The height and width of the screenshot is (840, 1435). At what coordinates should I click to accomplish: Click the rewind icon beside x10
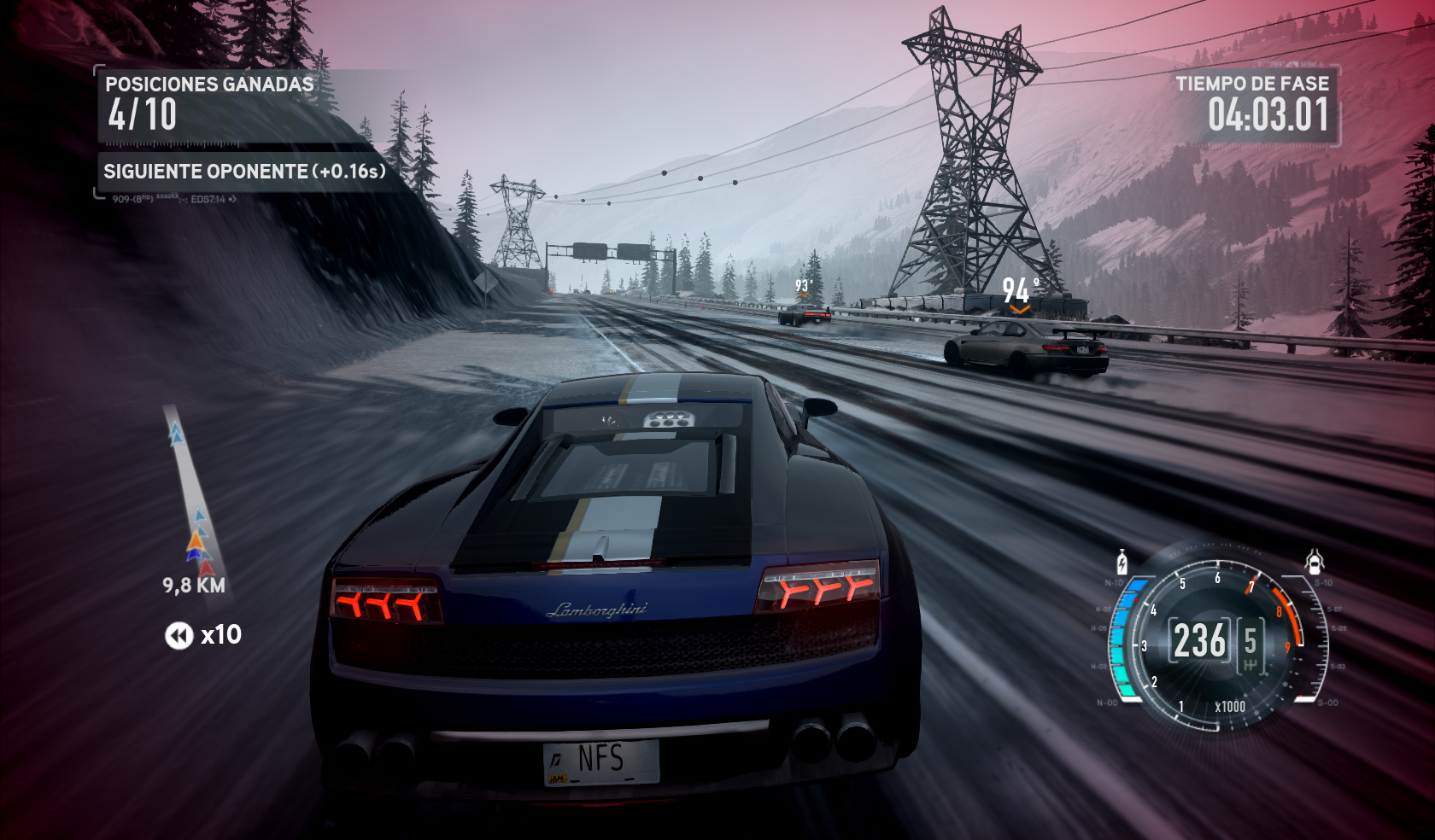pyautogui.click(x=179, y=636)
